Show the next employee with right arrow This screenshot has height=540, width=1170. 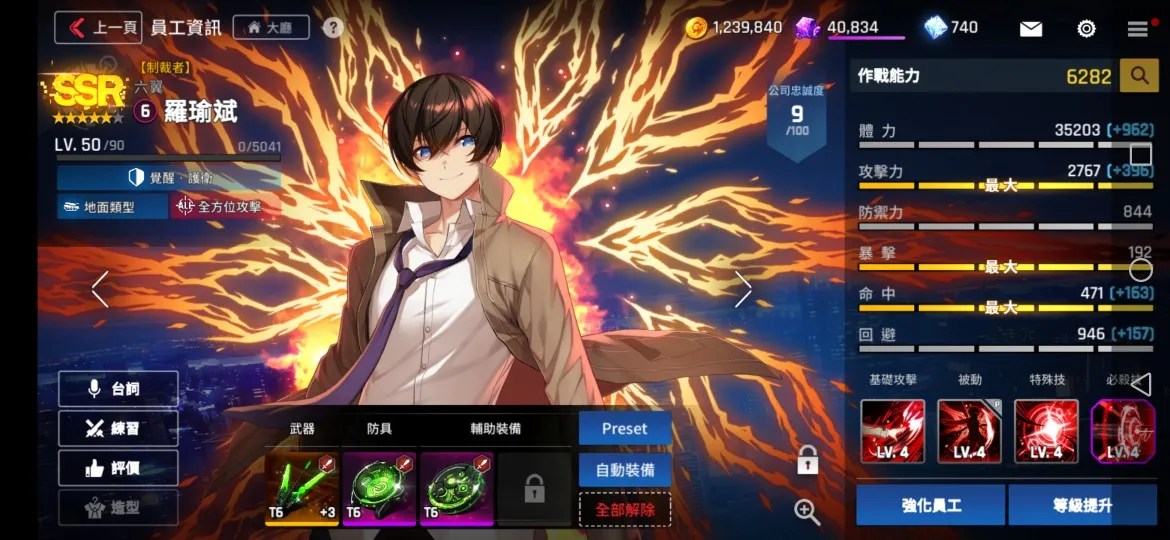click(743, 290)
